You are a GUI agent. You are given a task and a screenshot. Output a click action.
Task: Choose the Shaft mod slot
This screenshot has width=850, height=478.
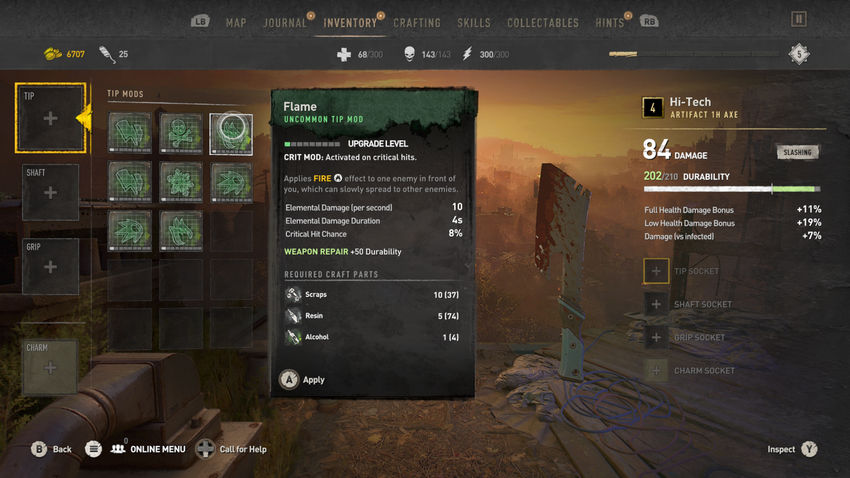tap(50, 192)
